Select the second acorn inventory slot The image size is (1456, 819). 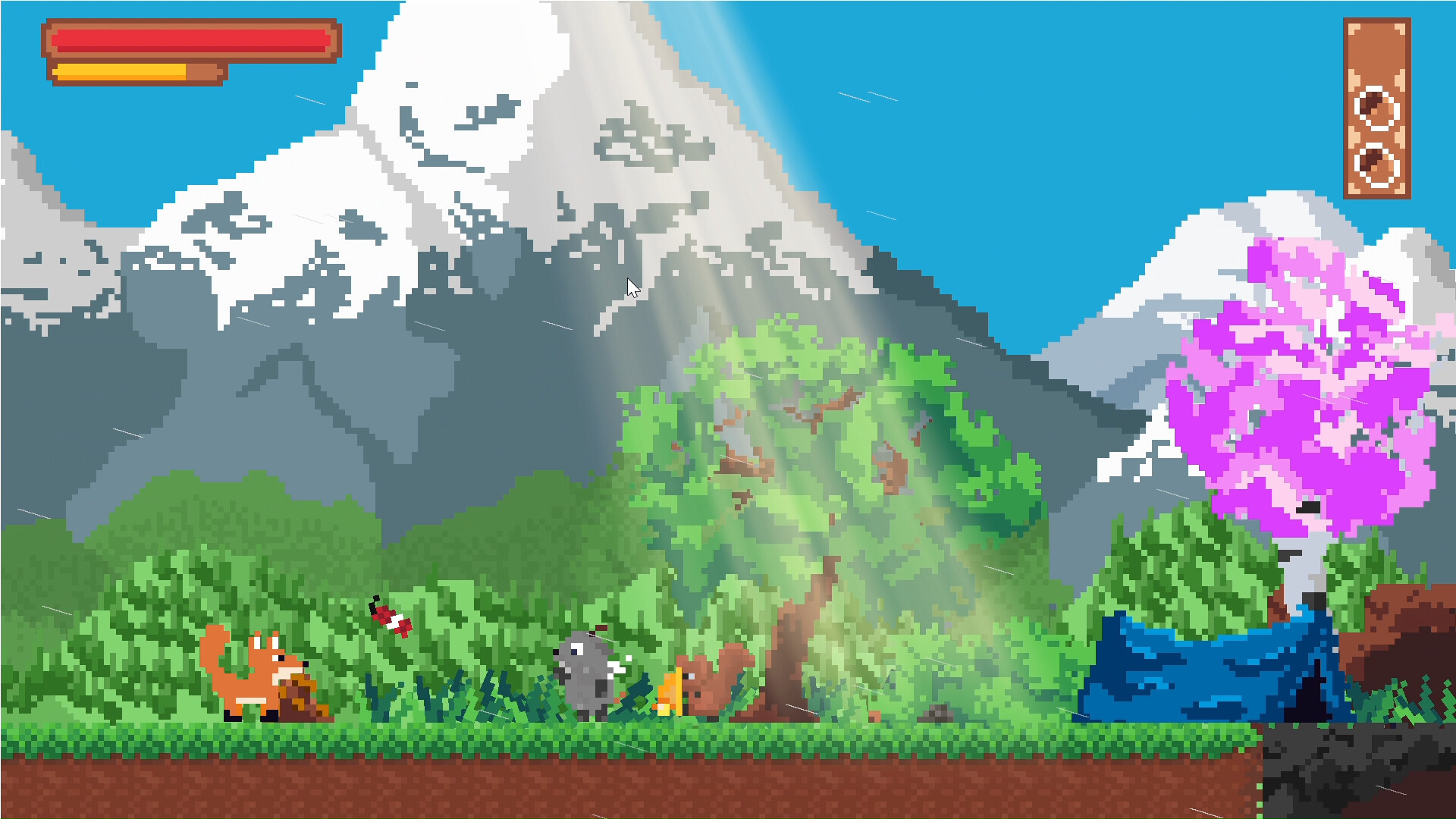tap(1375, 165)
